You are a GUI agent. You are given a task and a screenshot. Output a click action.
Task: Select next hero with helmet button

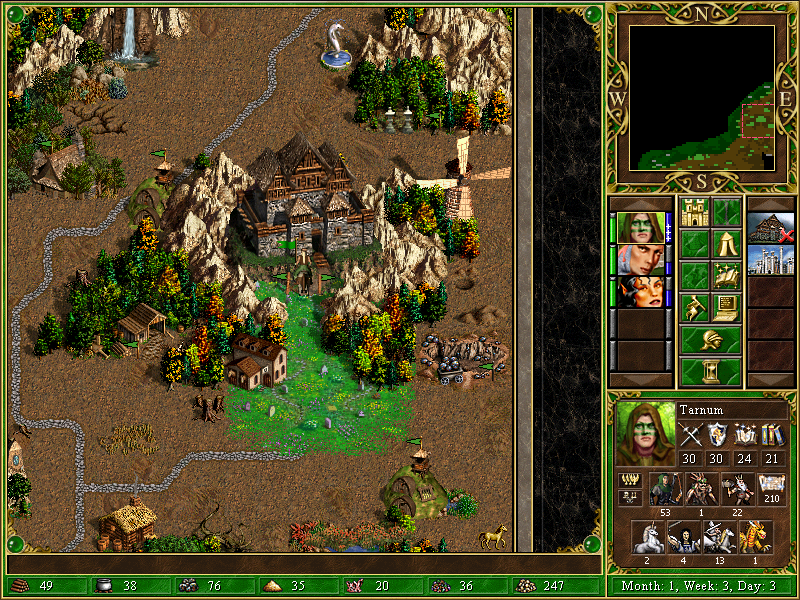click(x=710, y=340)
